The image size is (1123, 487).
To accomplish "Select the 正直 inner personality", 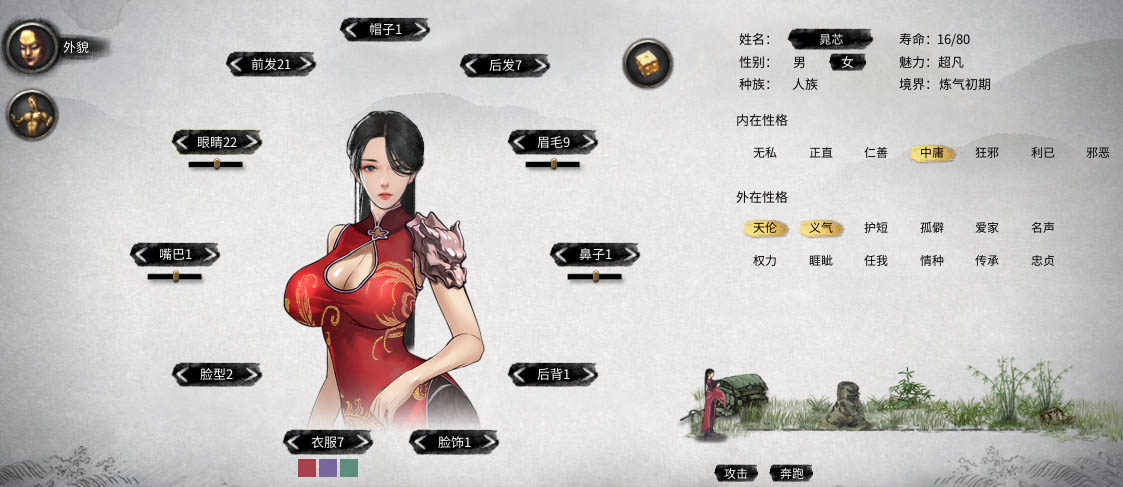I will coord(821,153).
